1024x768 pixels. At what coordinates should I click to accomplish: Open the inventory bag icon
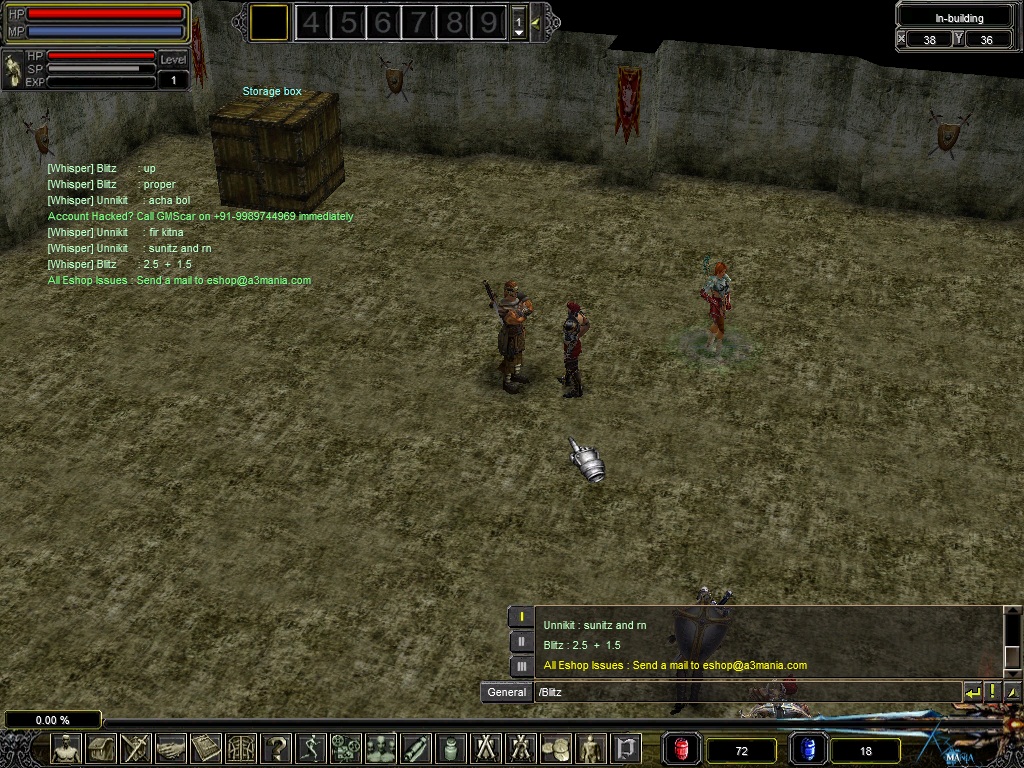pos(101,748)
